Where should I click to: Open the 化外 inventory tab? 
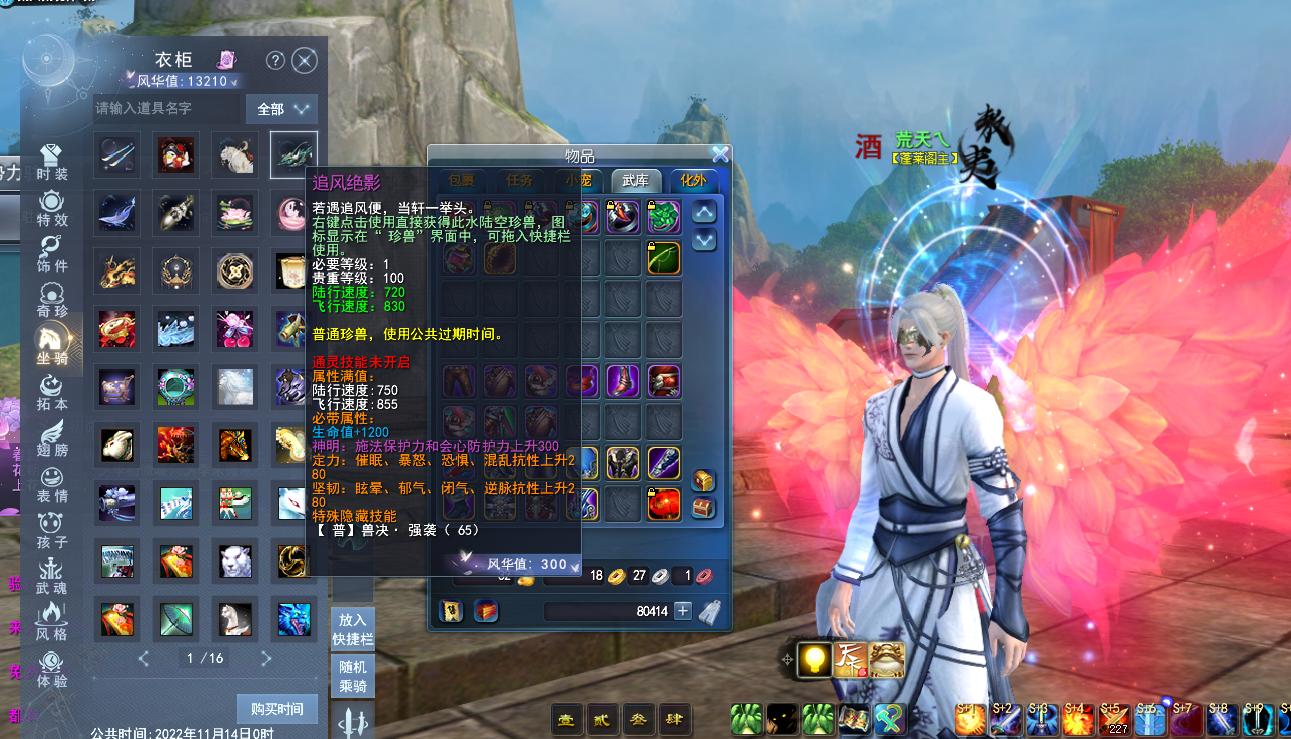693,181
